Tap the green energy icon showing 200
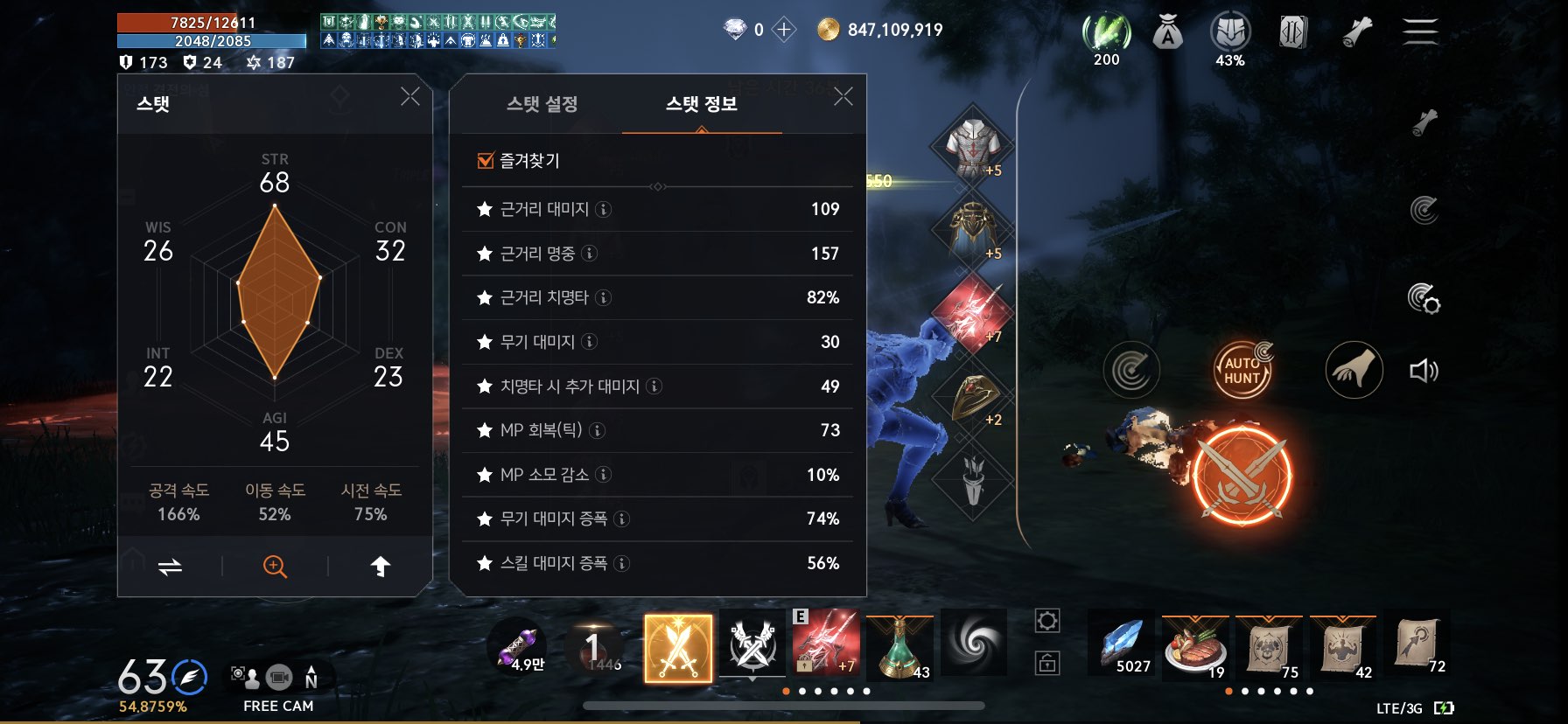This screenshot has height=724, width=1568. point(1106,31)
